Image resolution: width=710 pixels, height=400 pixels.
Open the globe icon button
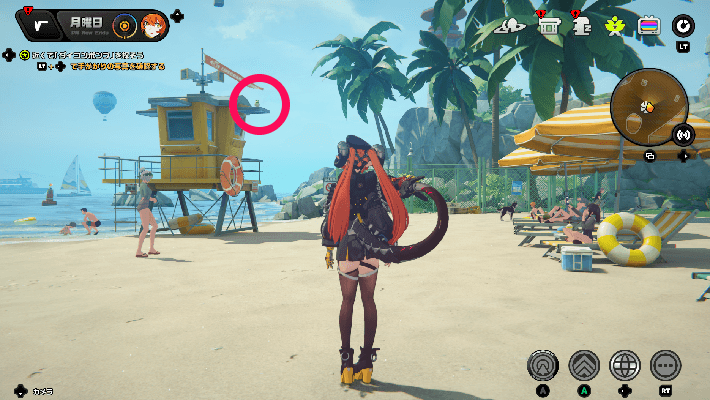click(x=625, y=365)
